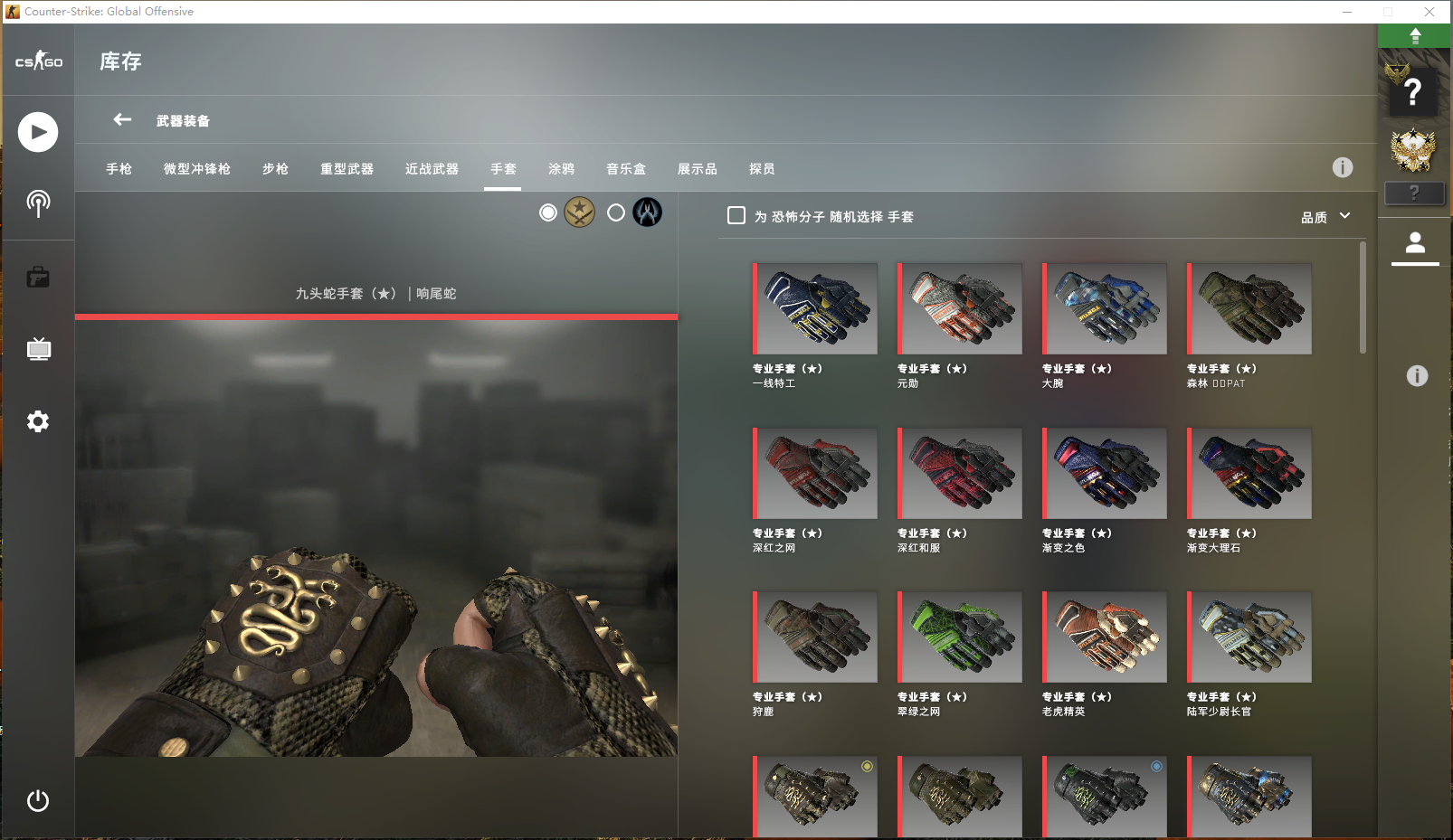The image size is (1453, 840).
Task: Click the play button in sidebar
Action: pos(38,132)
